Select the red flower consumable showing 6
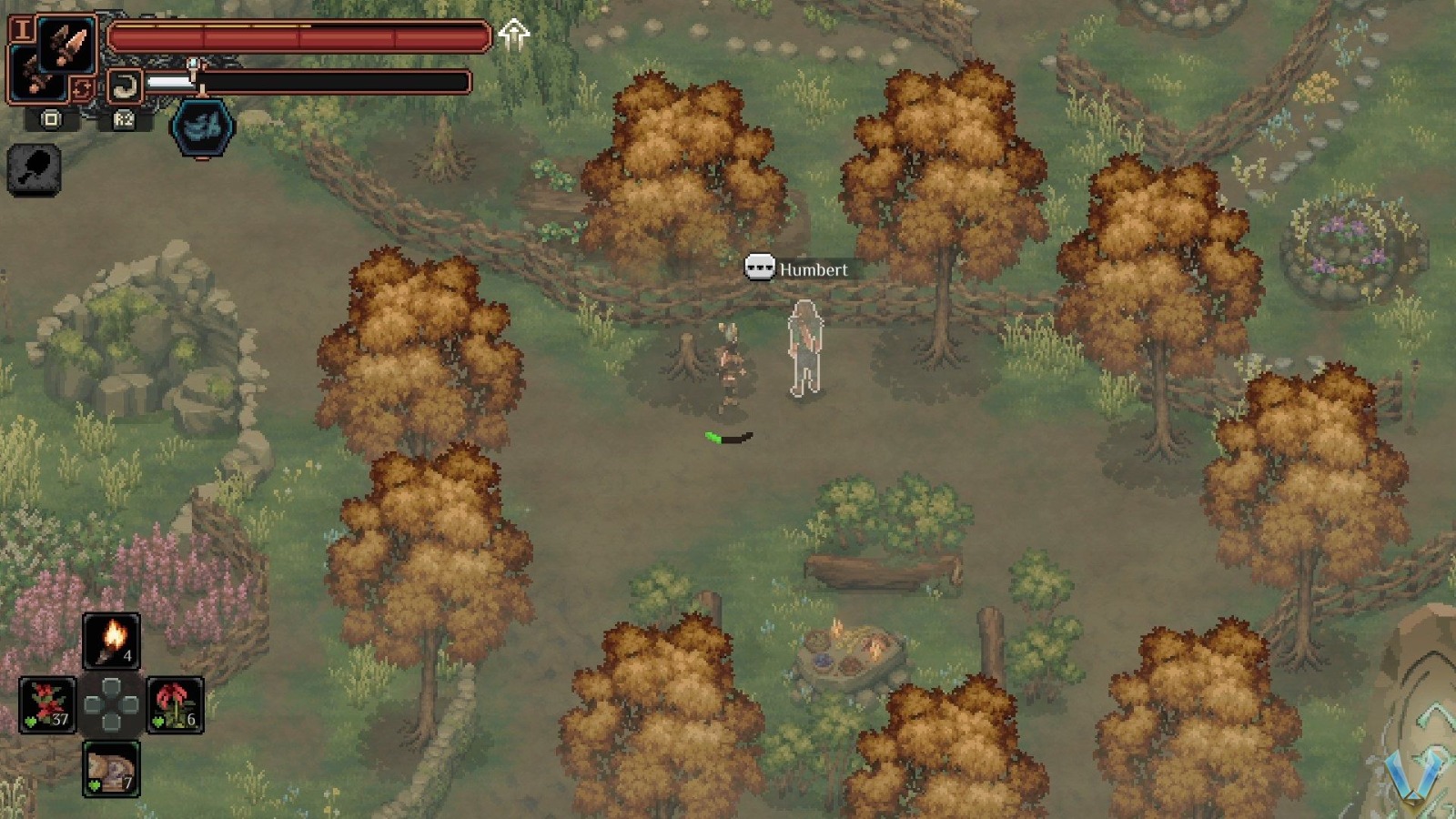 [x=175, y=706]
